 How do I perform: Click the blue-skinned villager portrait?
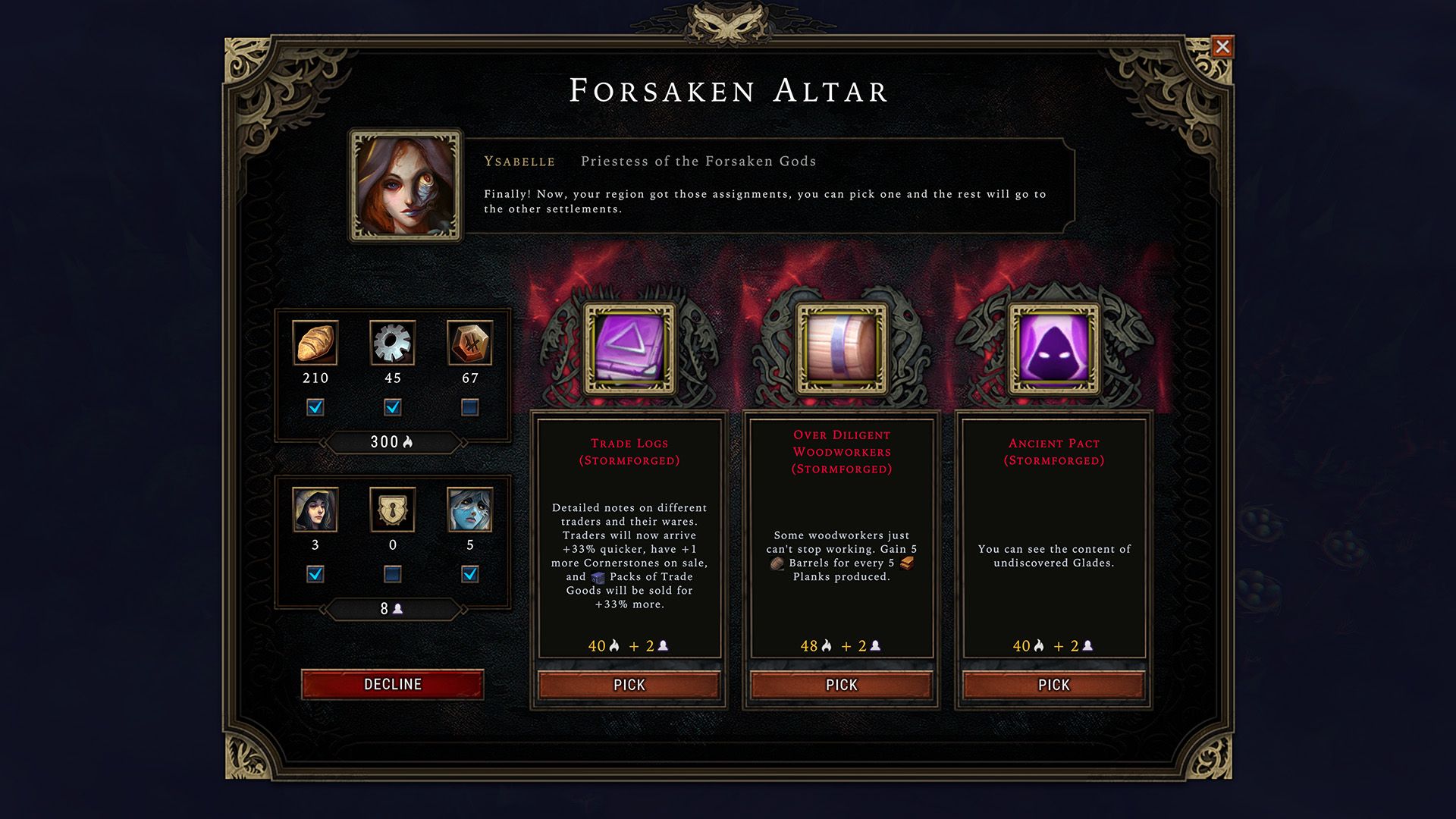pos(470,510)
